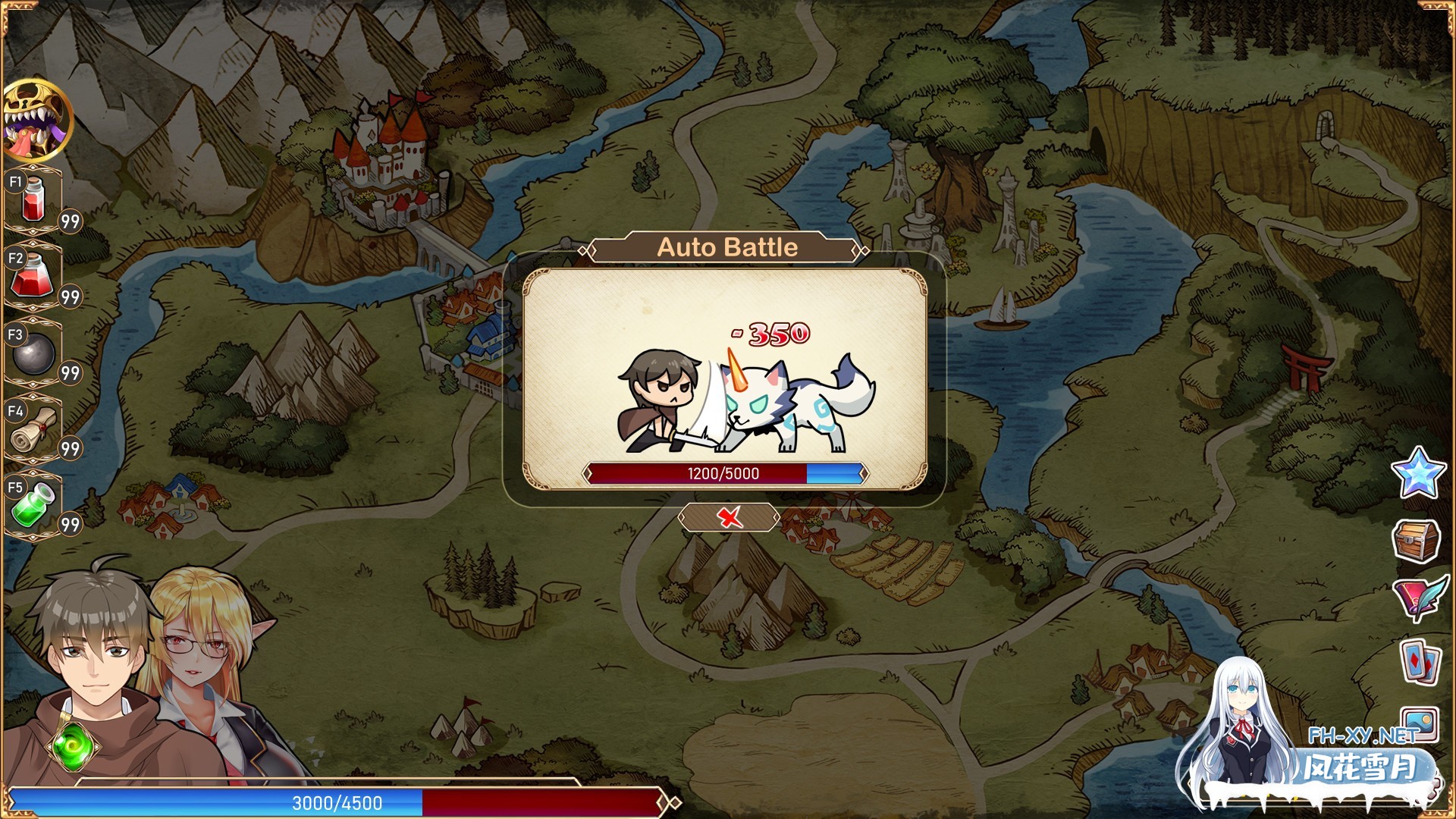Click the green swirl gem amulet
1456x819 pixels.
click(74, 745)
